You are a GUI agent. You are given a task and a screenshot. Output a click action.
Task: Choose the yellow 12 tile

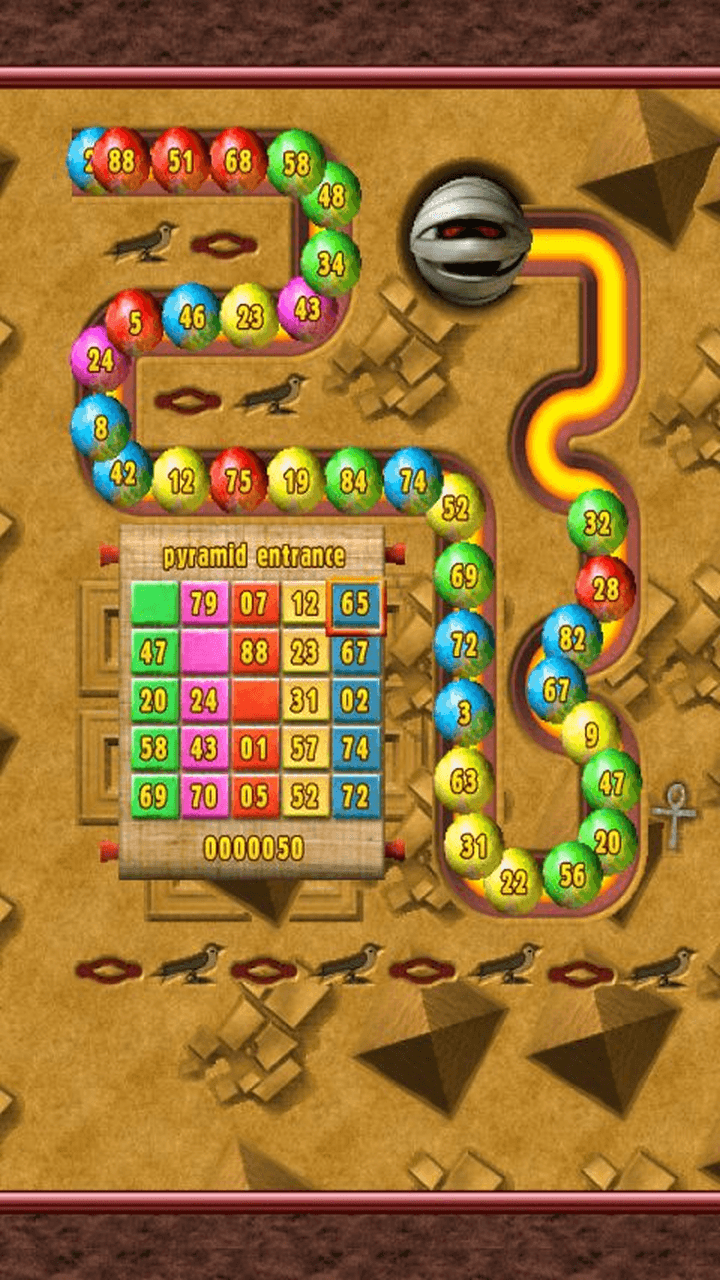(305, 604)
